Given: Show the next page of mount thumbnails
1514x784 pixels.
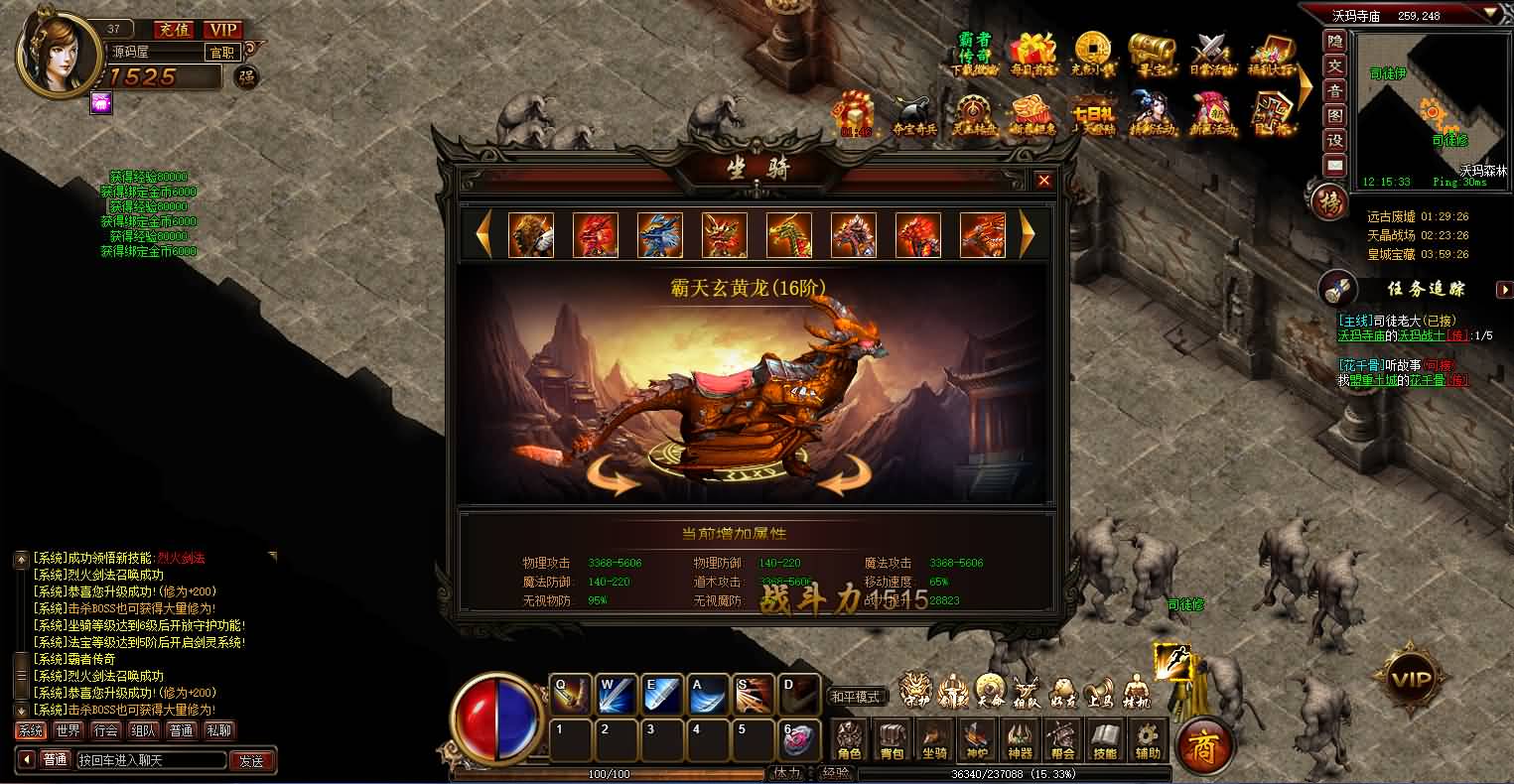Looking at the screenshot, I should point(1028,234).
